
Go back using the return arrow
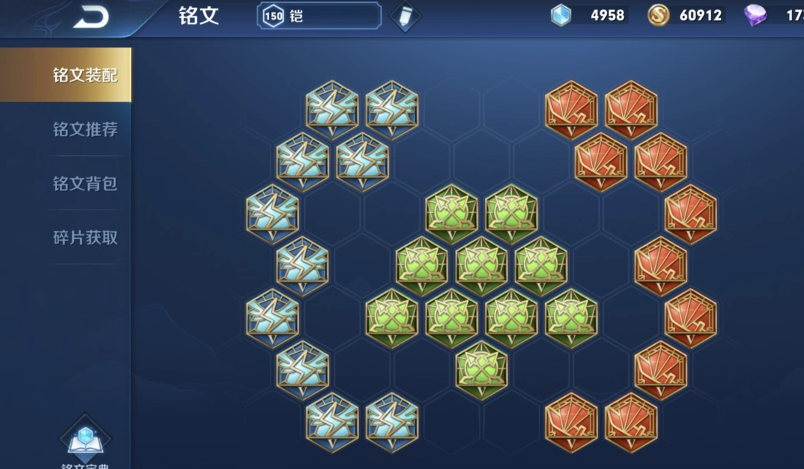point(92,16)
